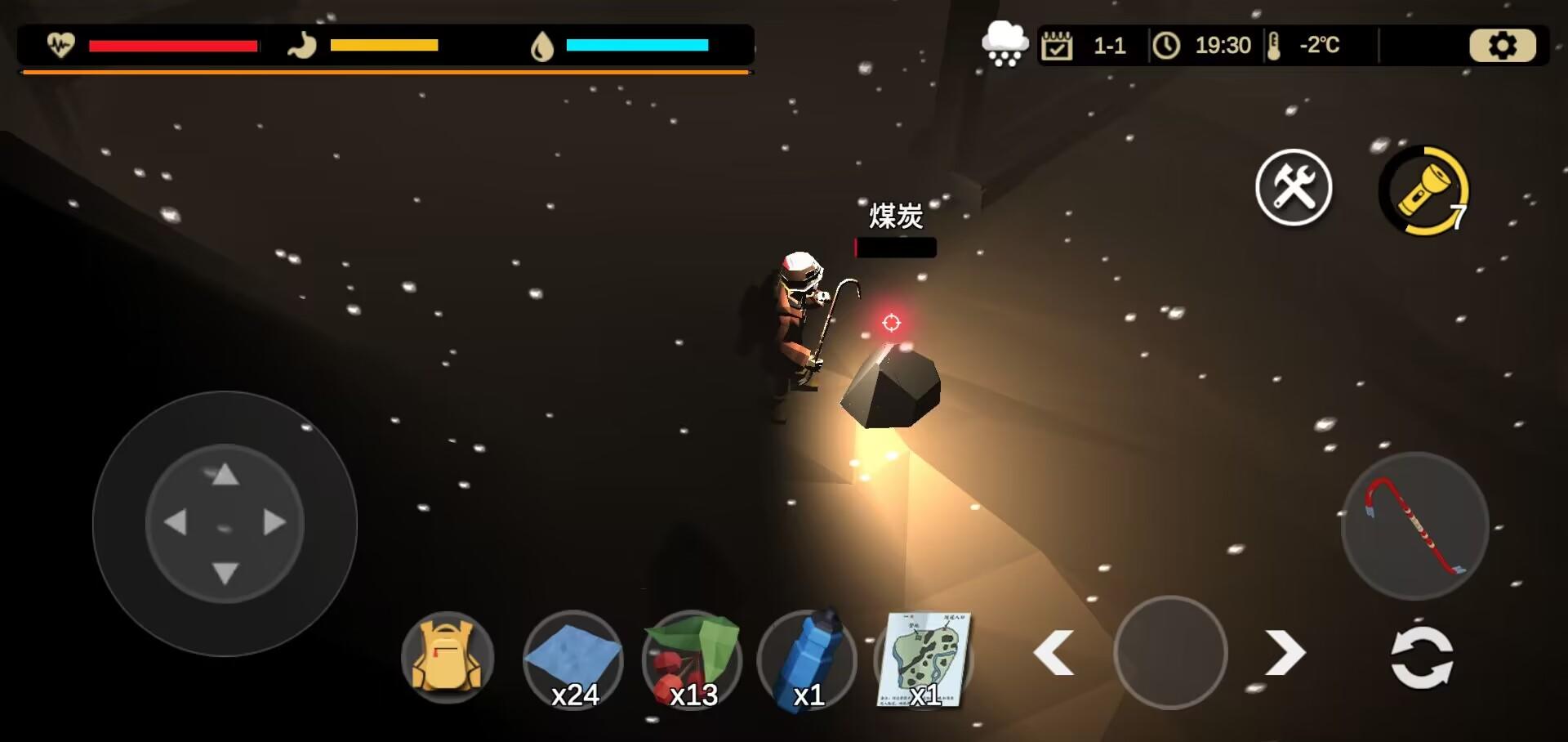Move down with the D-pad arrow
The width and height of the screenshot is (1568, 742).
[225, 572]
